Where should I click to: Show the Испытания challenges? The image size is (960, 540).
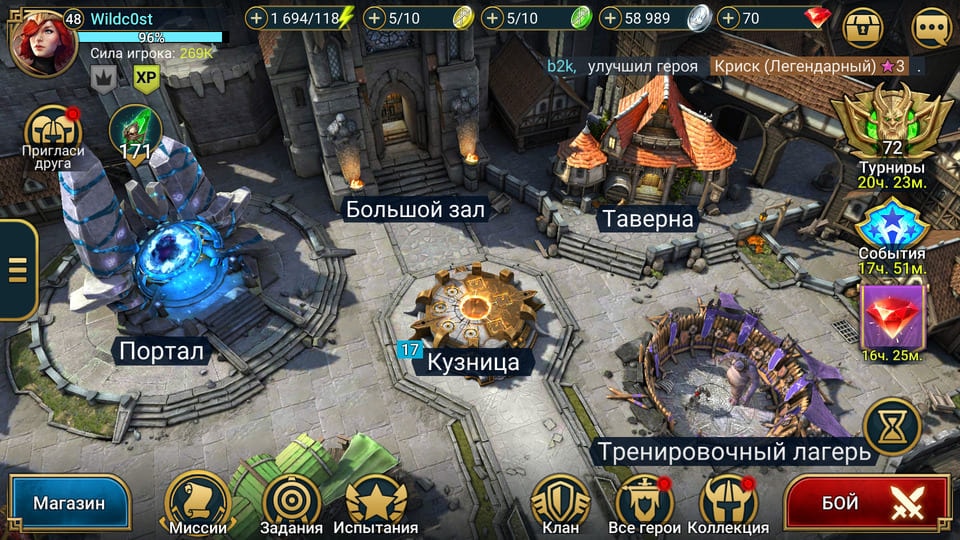tap(375, 502)
